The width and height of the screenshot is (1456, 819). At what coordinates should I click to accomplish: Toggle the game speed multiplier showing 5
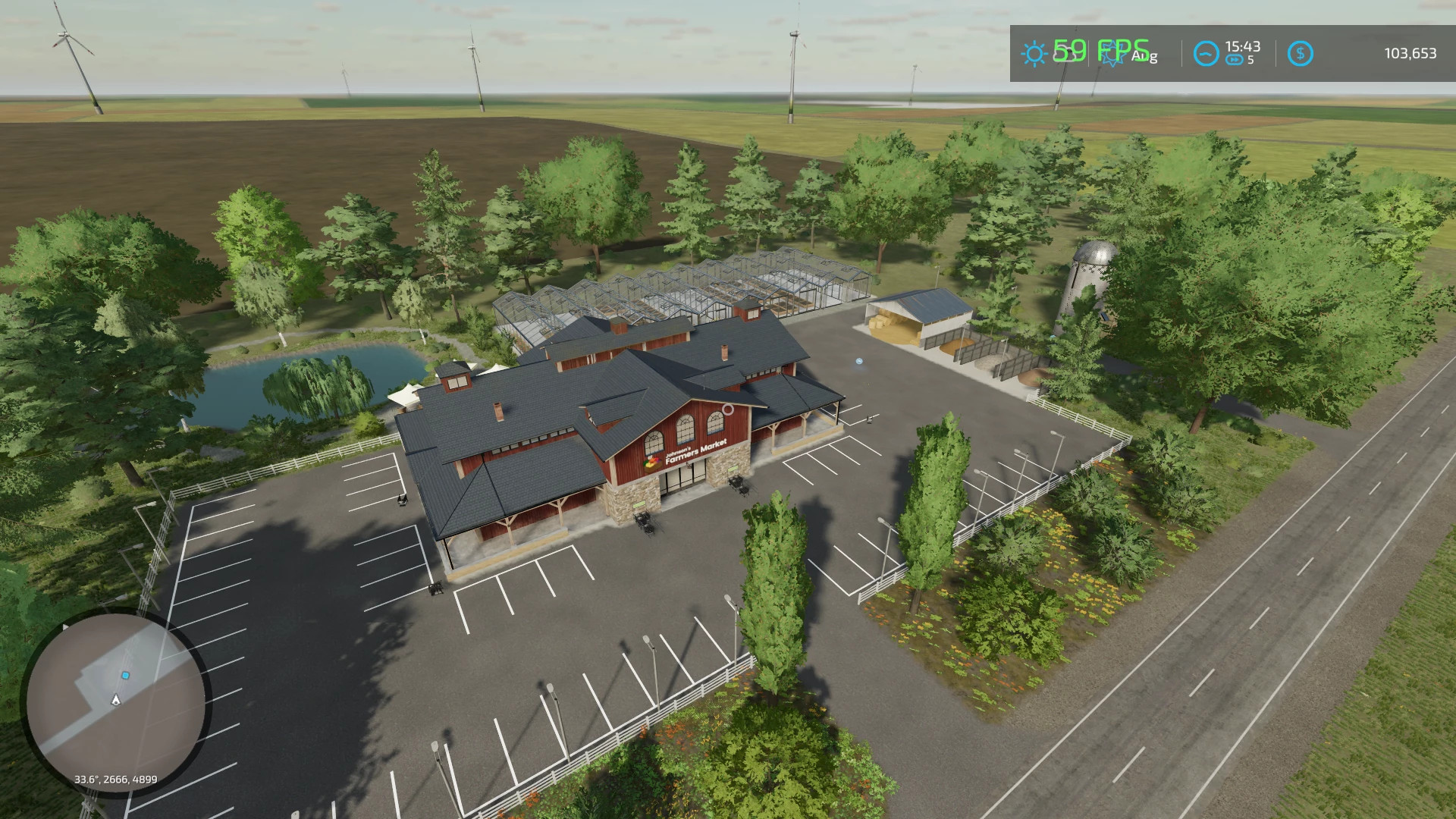(1251, 59)
